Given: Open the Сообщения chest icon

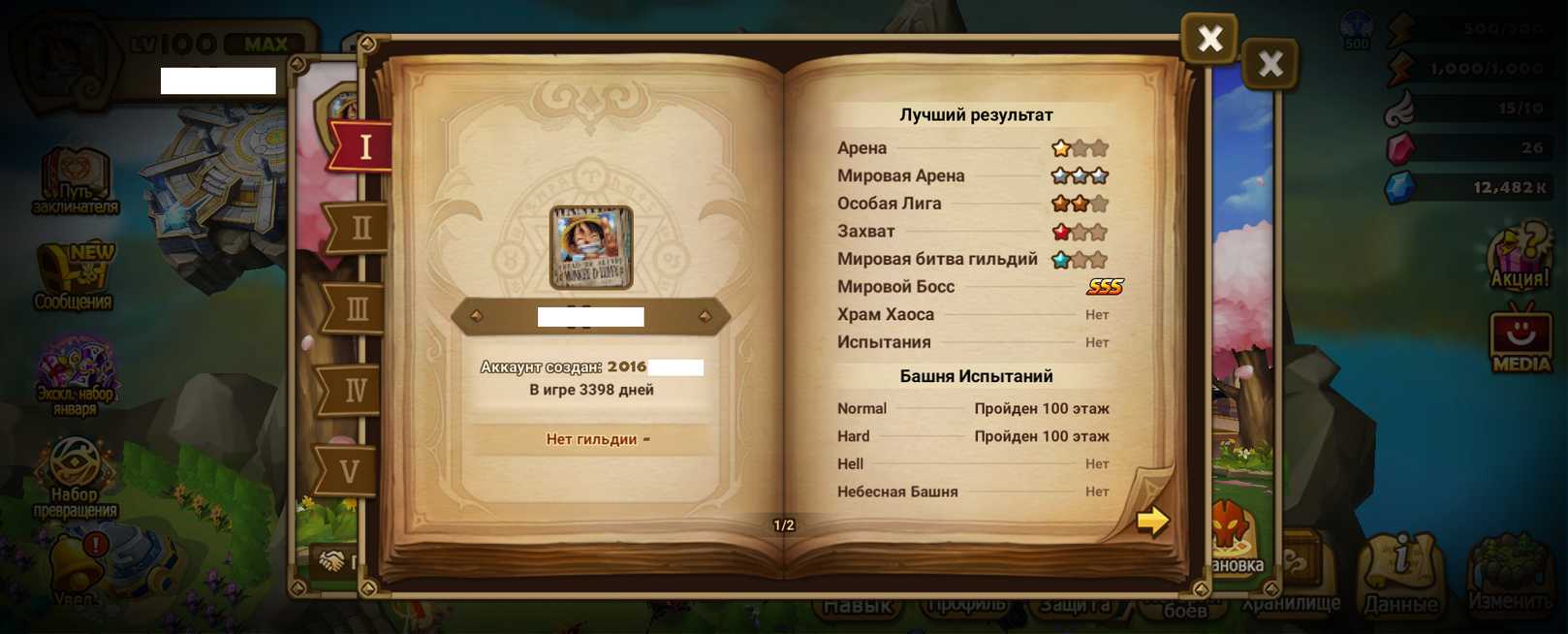Looking at the screenshot, I should click(x=75, y=276).
